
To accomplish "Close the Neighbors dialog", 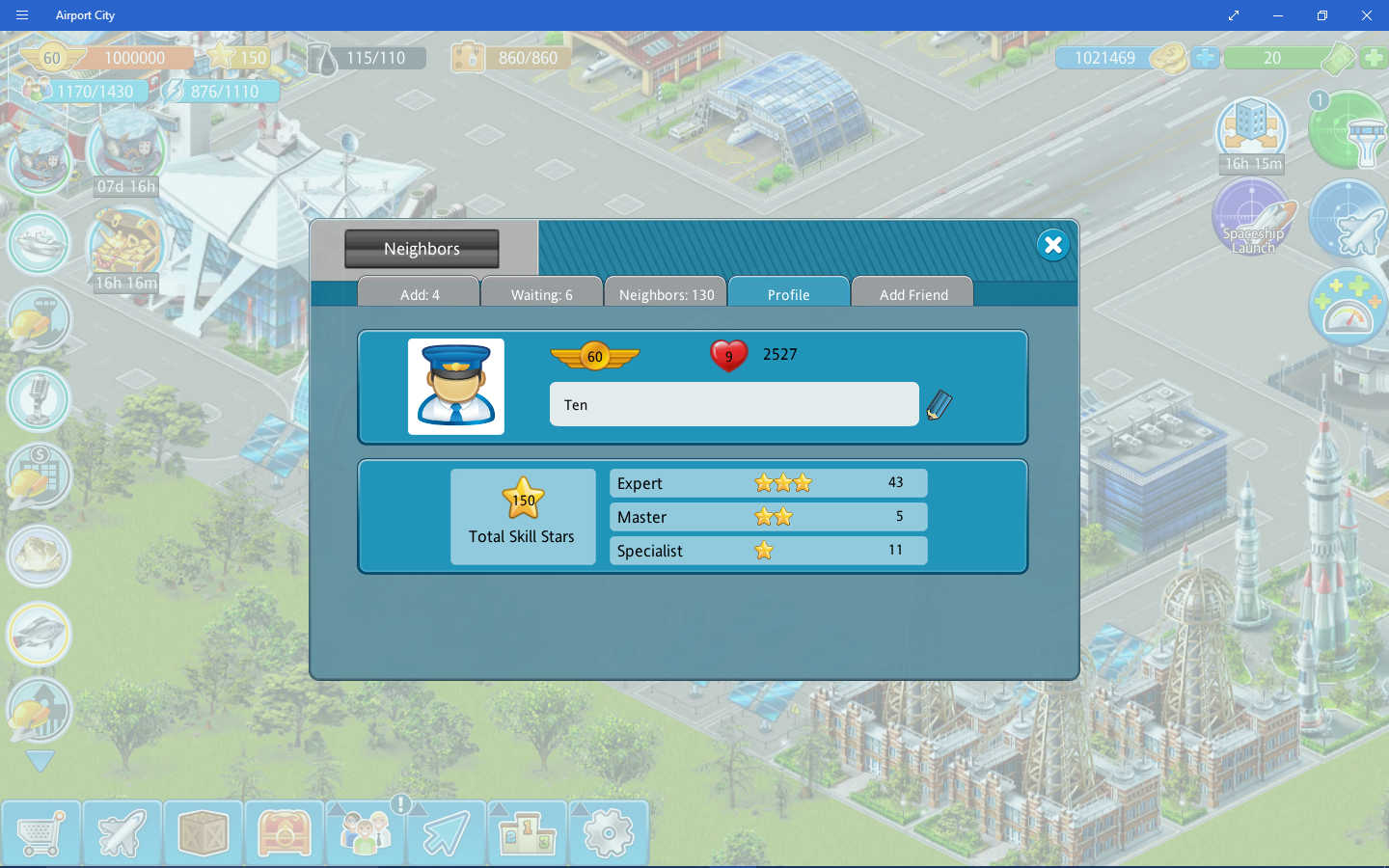I will (1053, 245).
